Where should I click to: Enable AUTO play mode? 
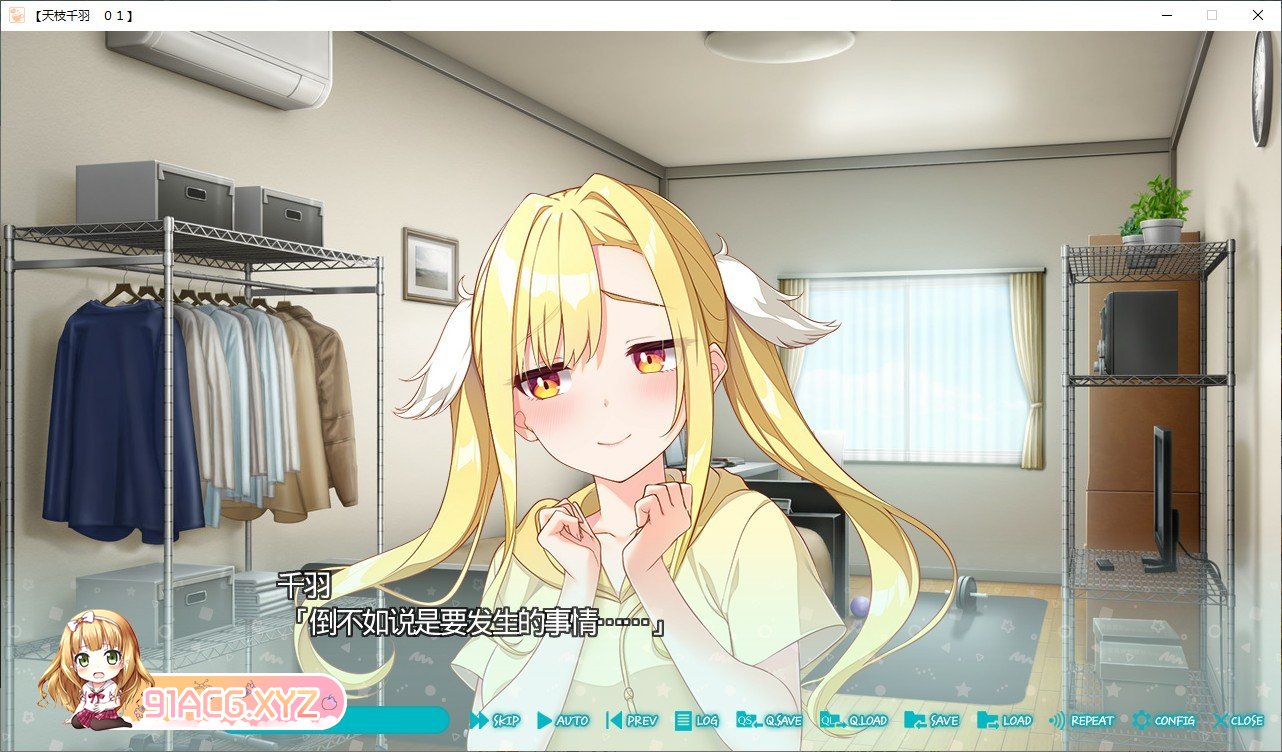point(563,720)
